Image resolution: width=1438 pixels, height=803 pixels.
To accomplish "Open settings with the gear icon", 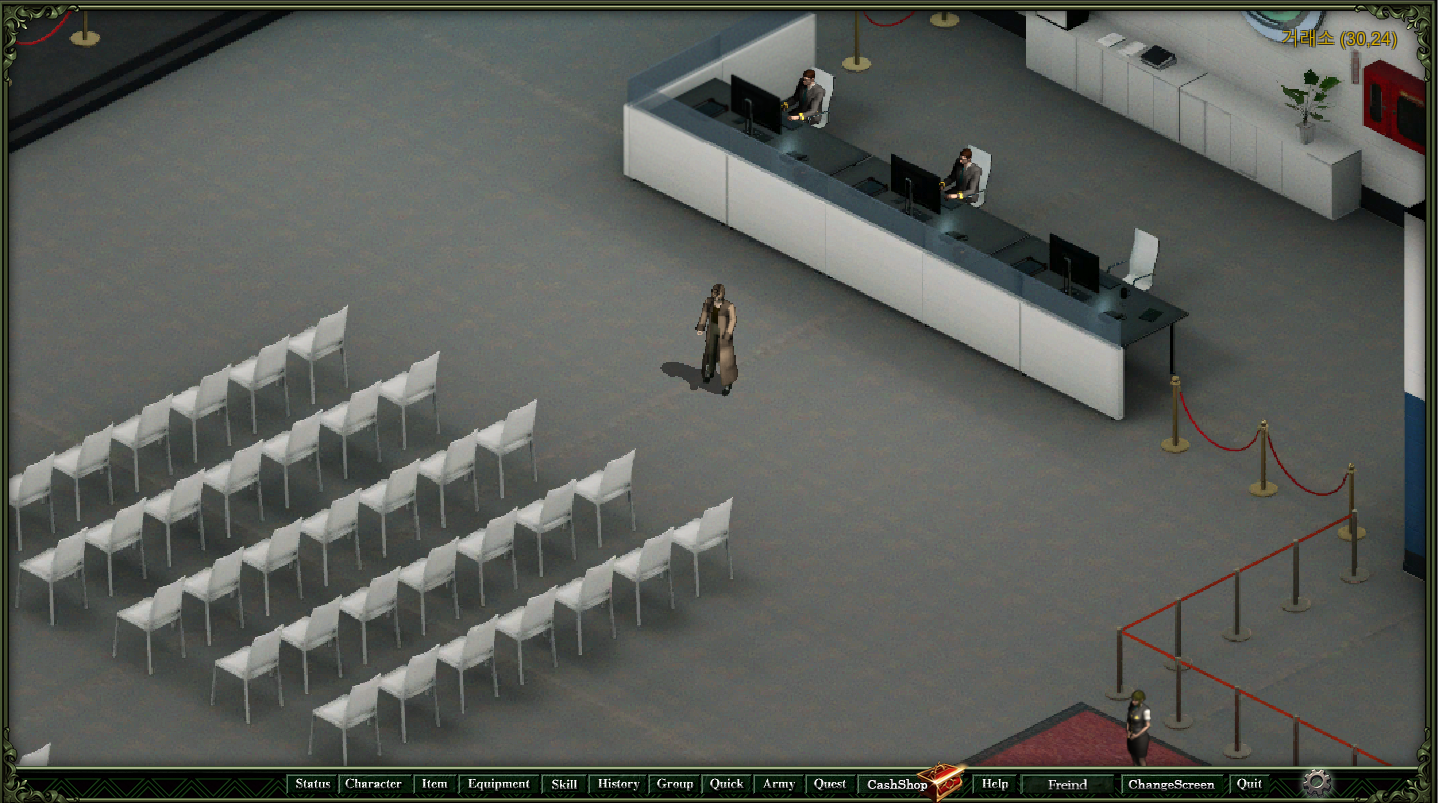I will 1317,782.
